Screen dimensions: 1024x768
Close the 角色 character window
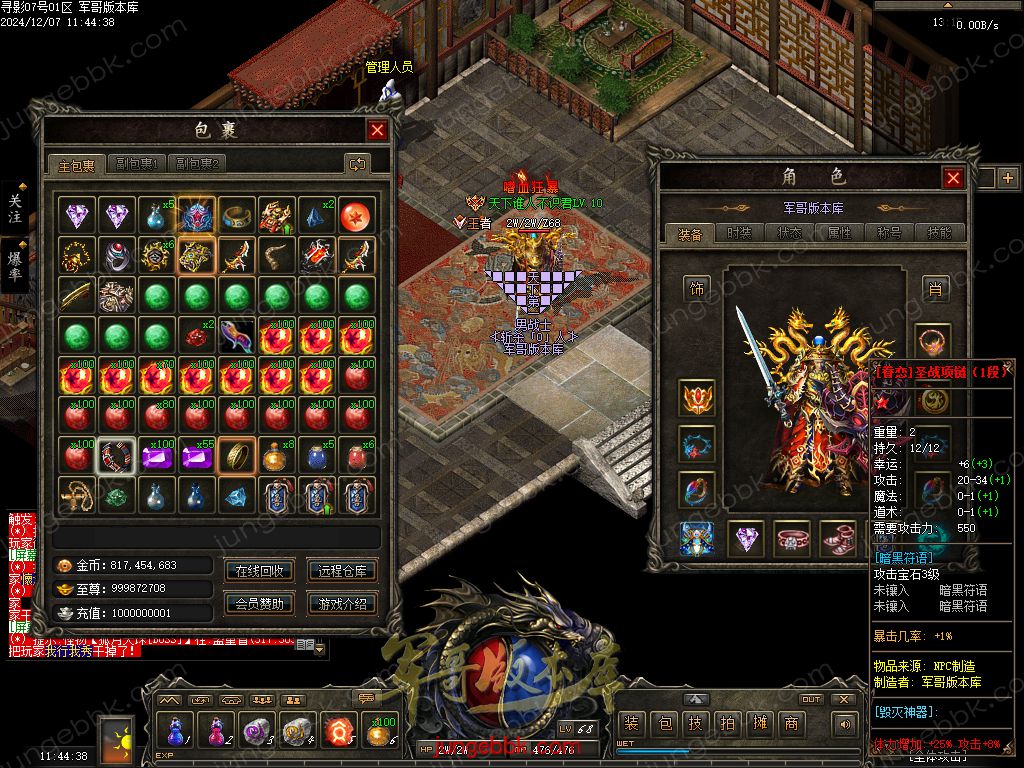click(953, 178)
